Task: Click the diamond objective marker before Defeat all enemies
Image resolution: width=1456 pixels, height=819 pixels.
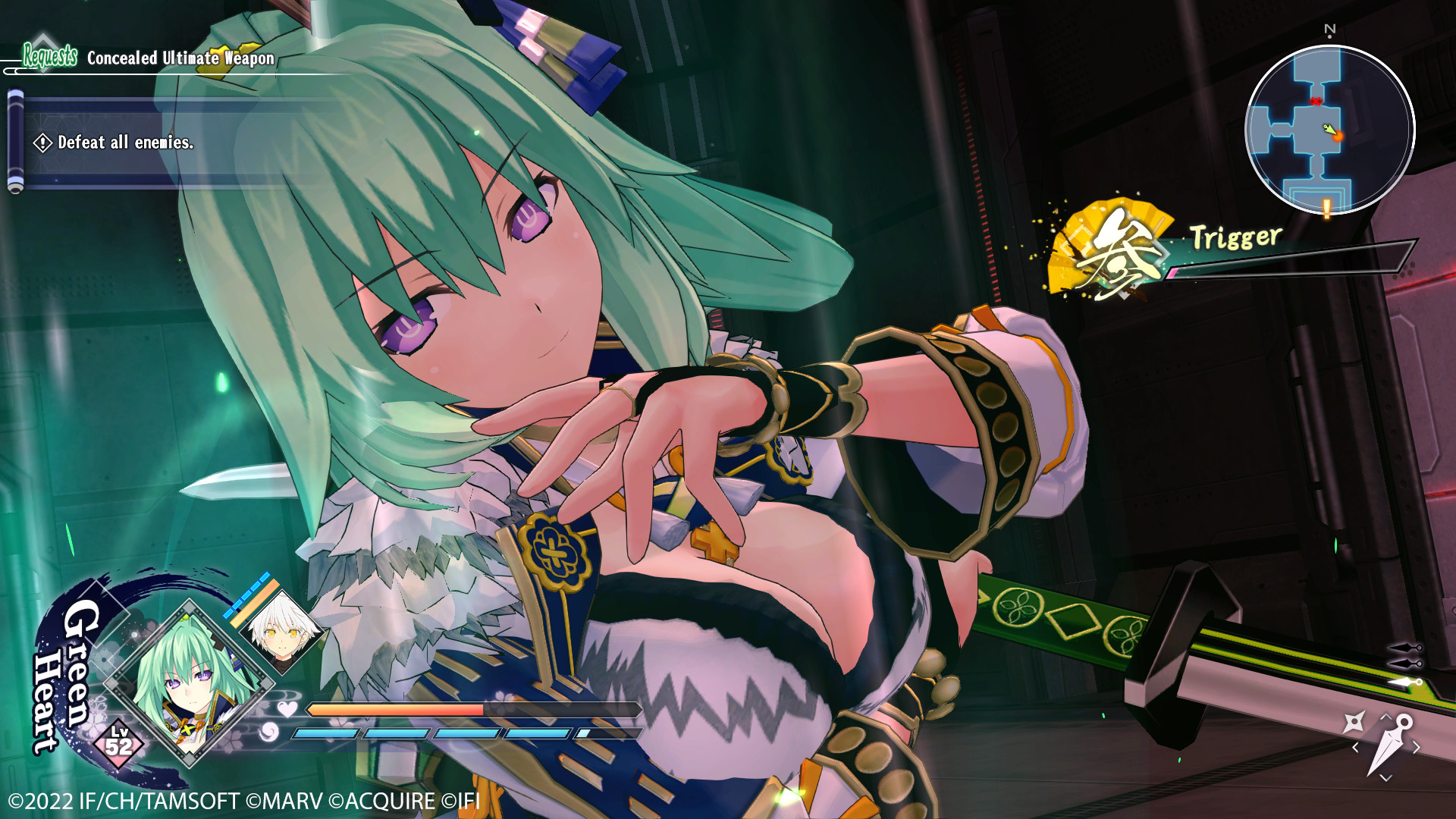Action: click(x=44, y=143)
